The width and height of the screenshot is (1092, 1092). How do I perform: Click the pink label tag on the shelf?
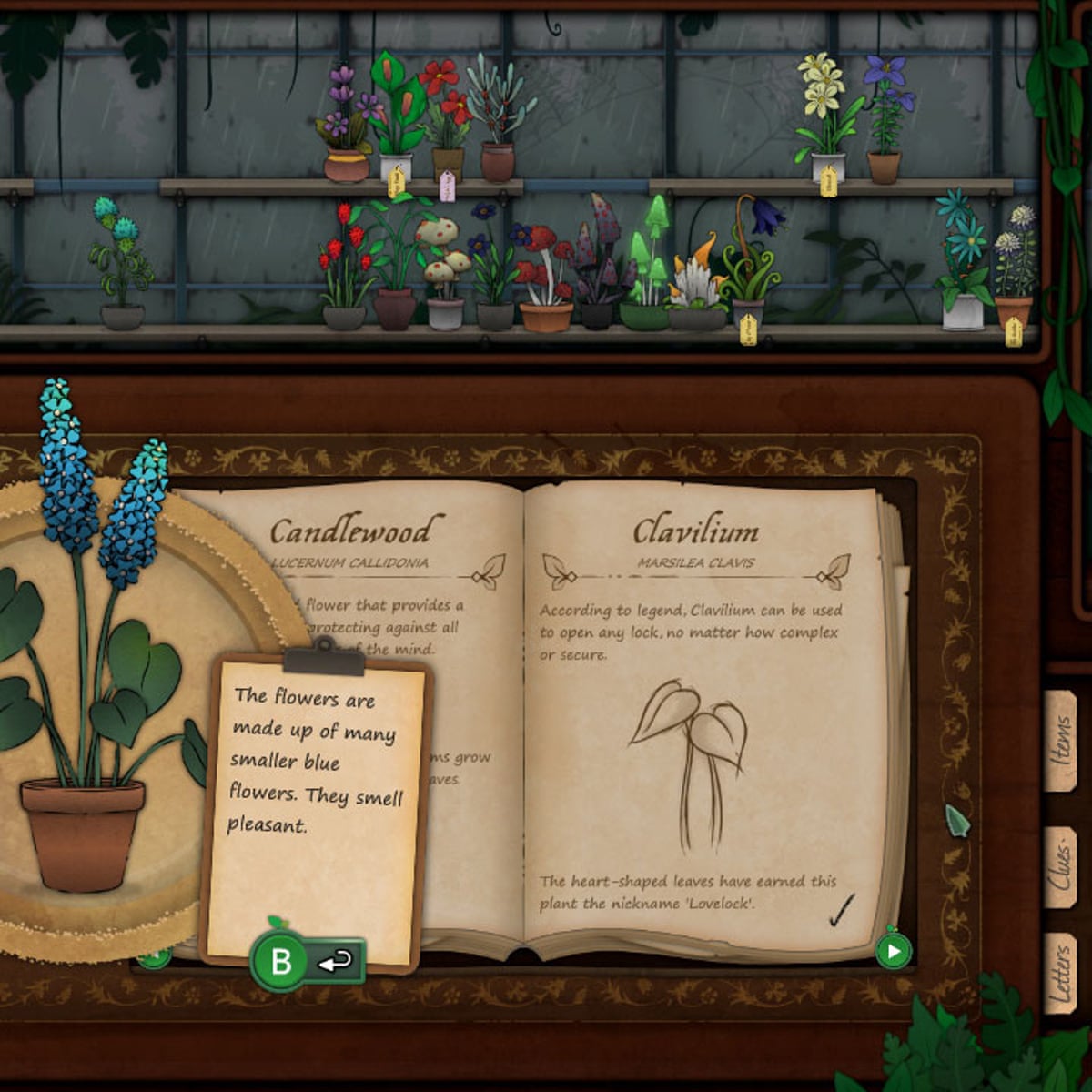tap(447, 186)
